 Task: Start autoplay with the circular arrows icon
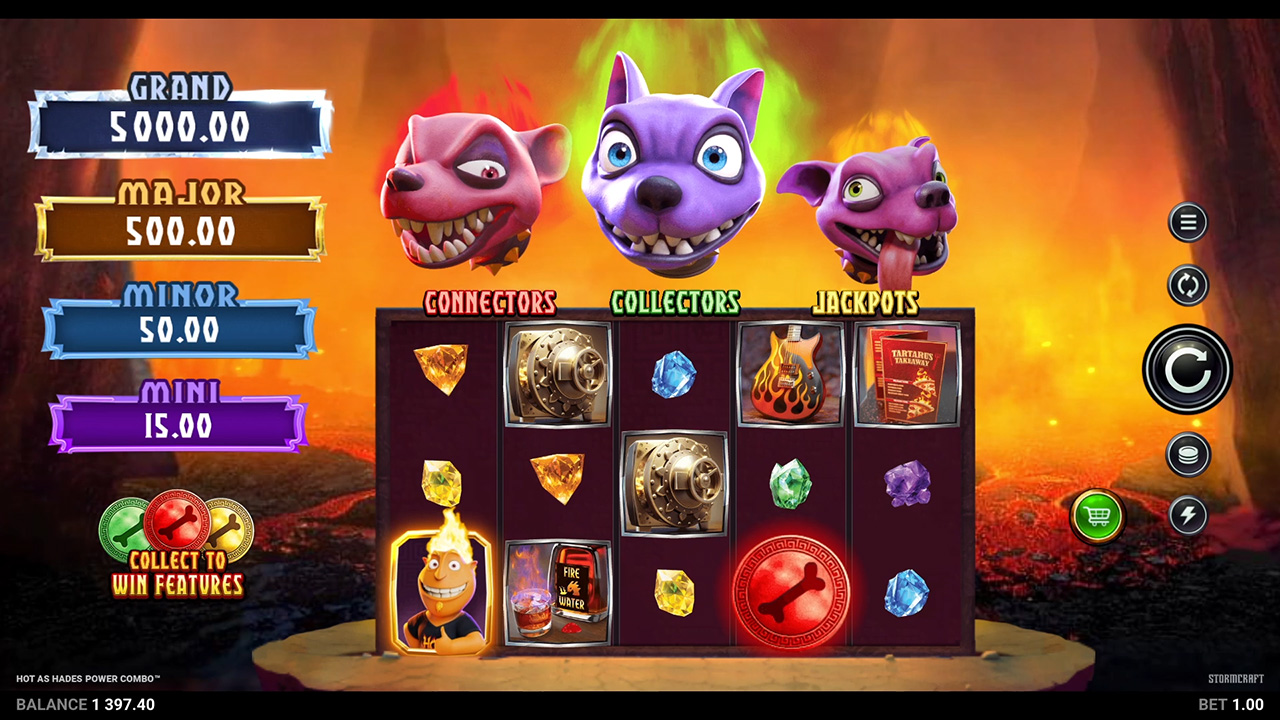tap(1187, 286)
